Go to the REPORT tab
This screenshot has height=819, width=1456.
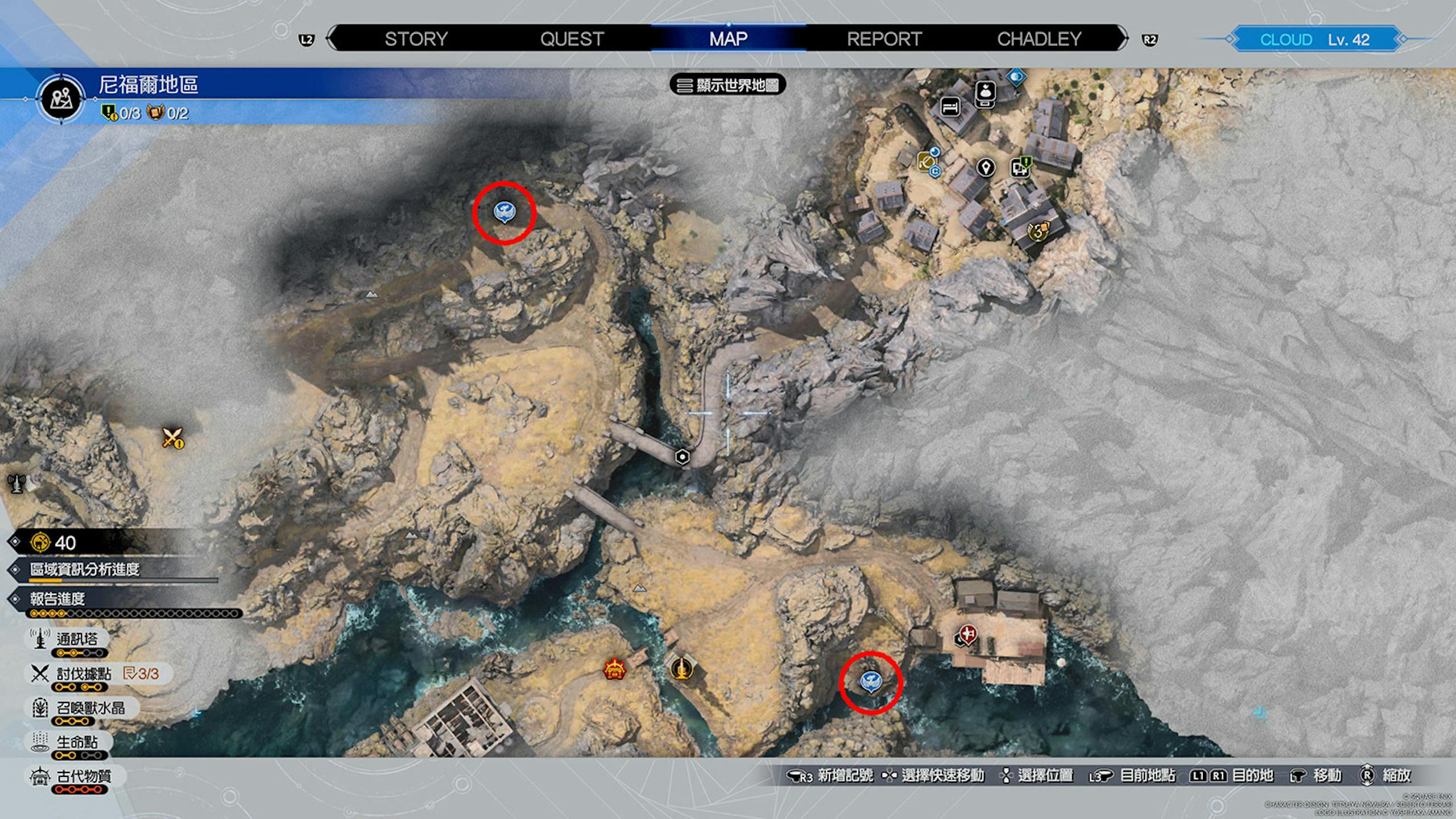point(884,39)
